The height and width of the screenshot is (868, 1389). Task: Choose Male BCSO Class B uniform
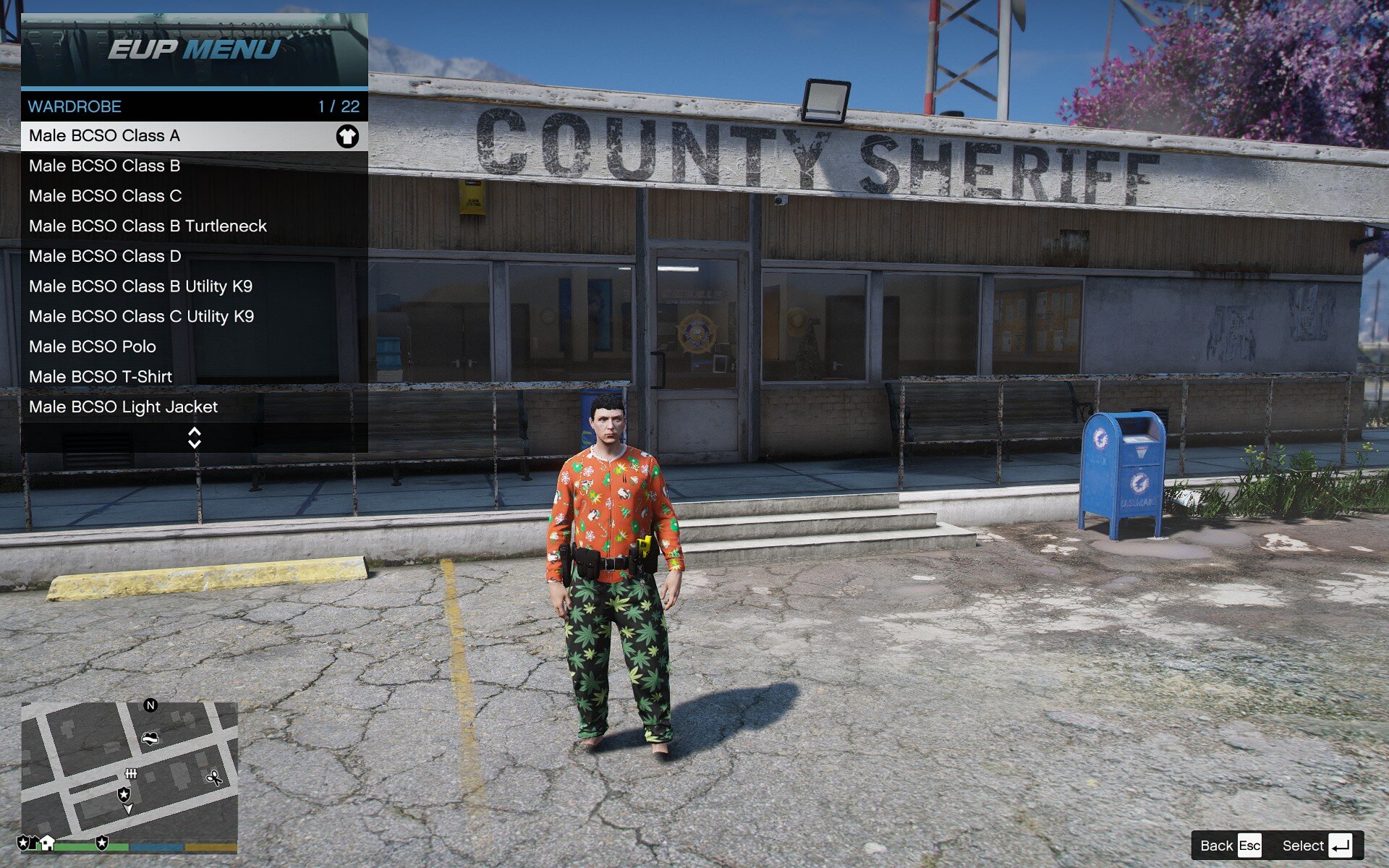tap(194, 166)
